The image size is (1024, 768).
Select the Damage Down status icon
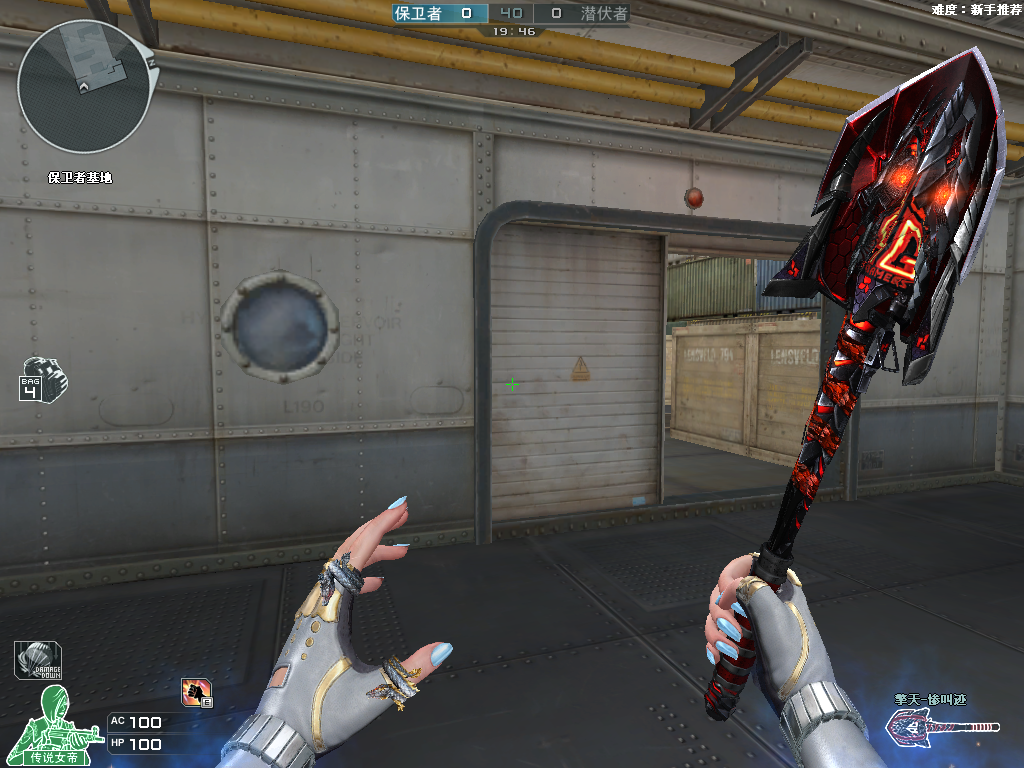click(x=38, y=660)
